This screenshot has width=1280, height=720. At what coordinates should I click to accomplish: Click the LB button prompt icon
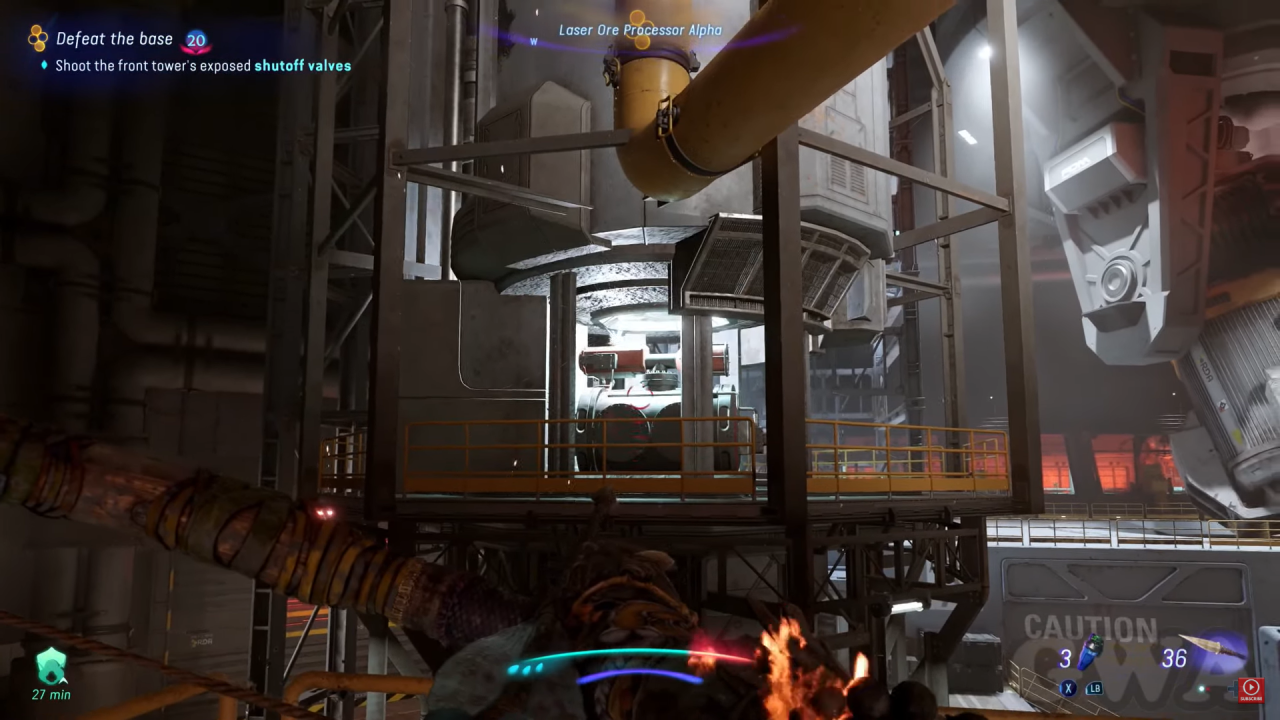1095,689
